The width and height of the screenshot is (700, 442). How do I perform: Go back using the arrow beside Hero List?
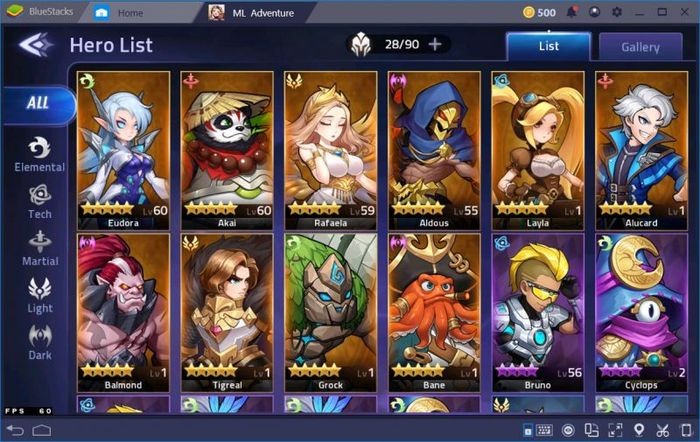pos(36,45)
